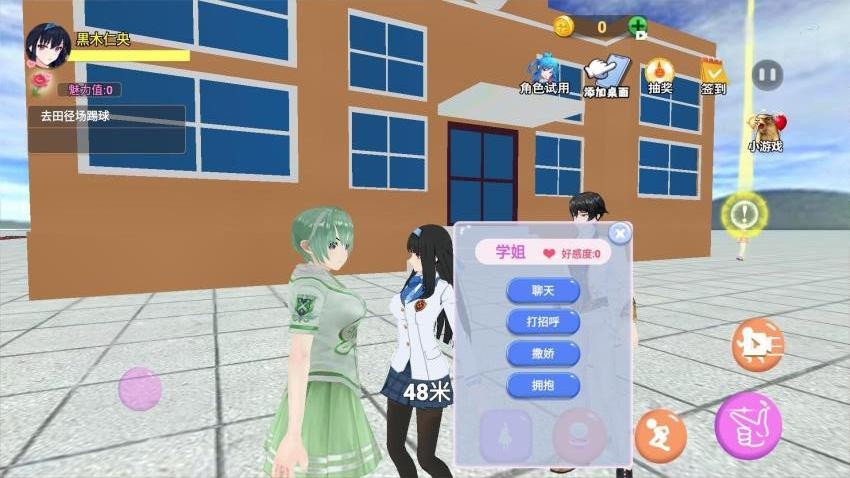Tap the purple dress outfit button
850x478 pixels.
coord(505,436)
